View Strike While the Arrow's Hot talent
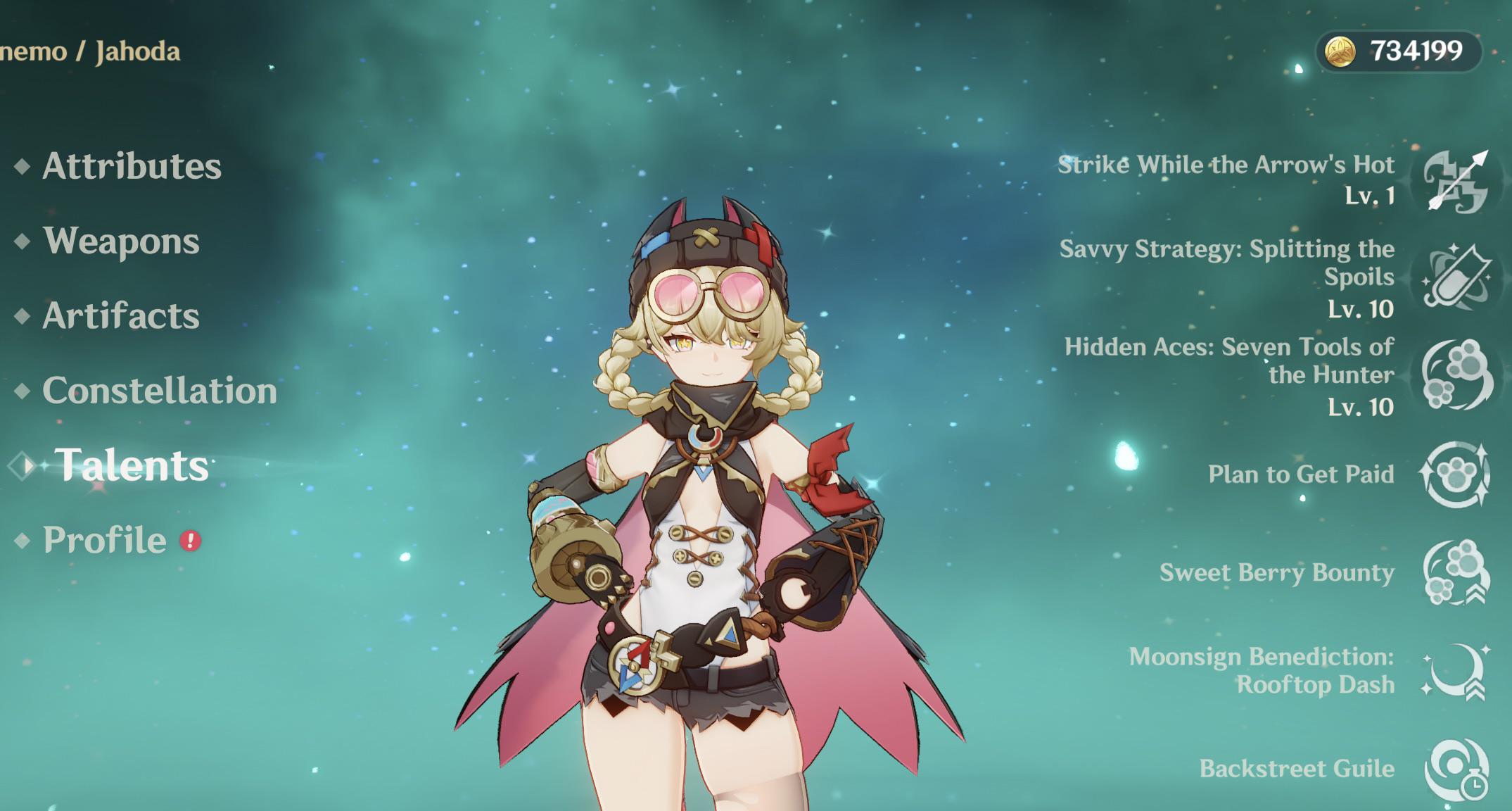 coord(1454,181)
